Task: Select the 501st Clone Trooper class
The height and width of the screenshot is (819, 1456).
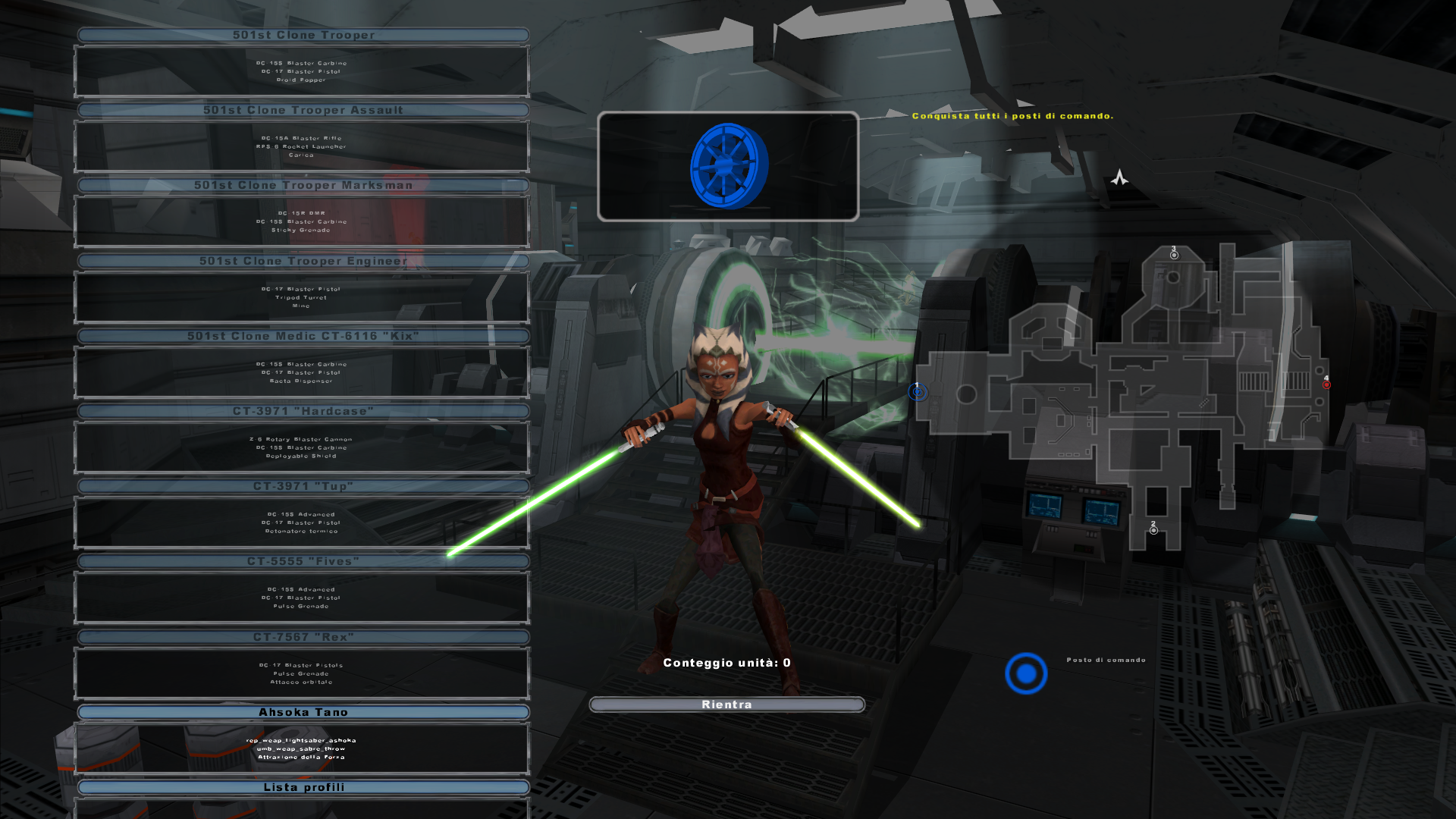Action: click(303, 35)
